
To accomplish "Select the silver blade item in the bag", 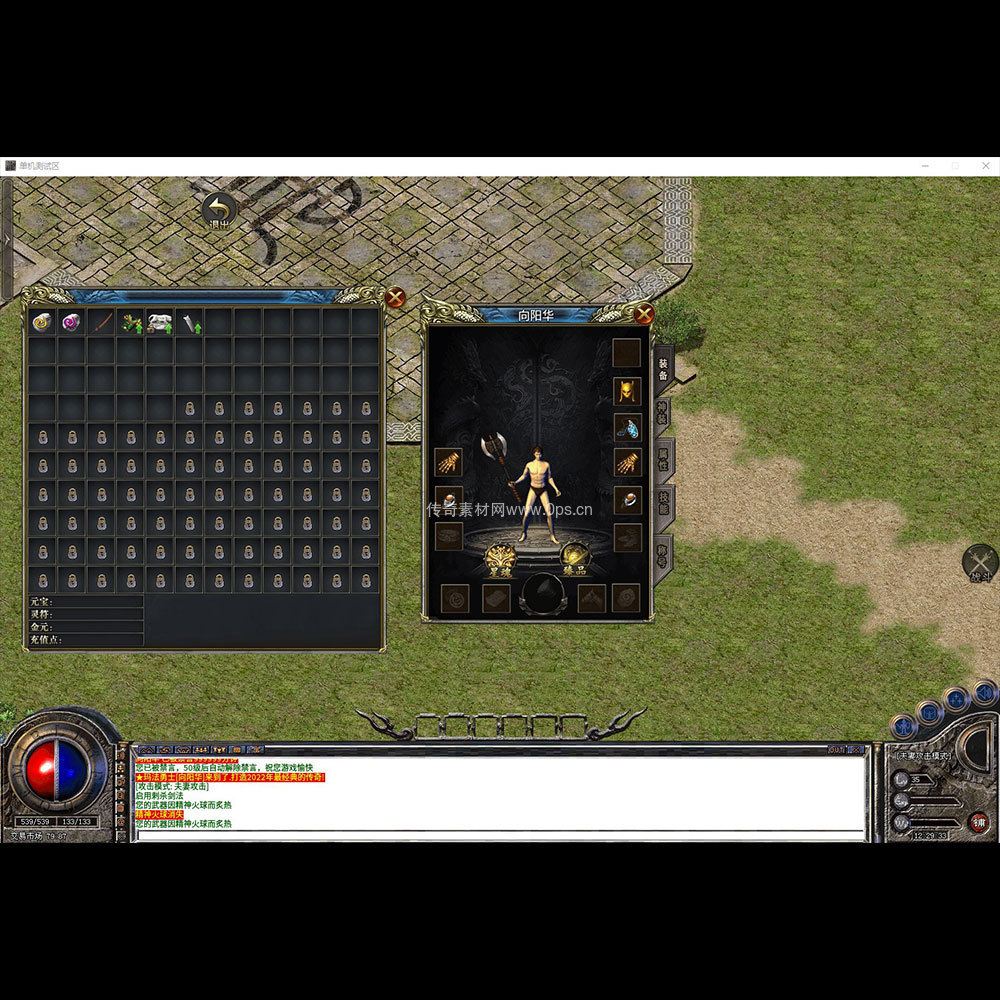I will (190, 322).
